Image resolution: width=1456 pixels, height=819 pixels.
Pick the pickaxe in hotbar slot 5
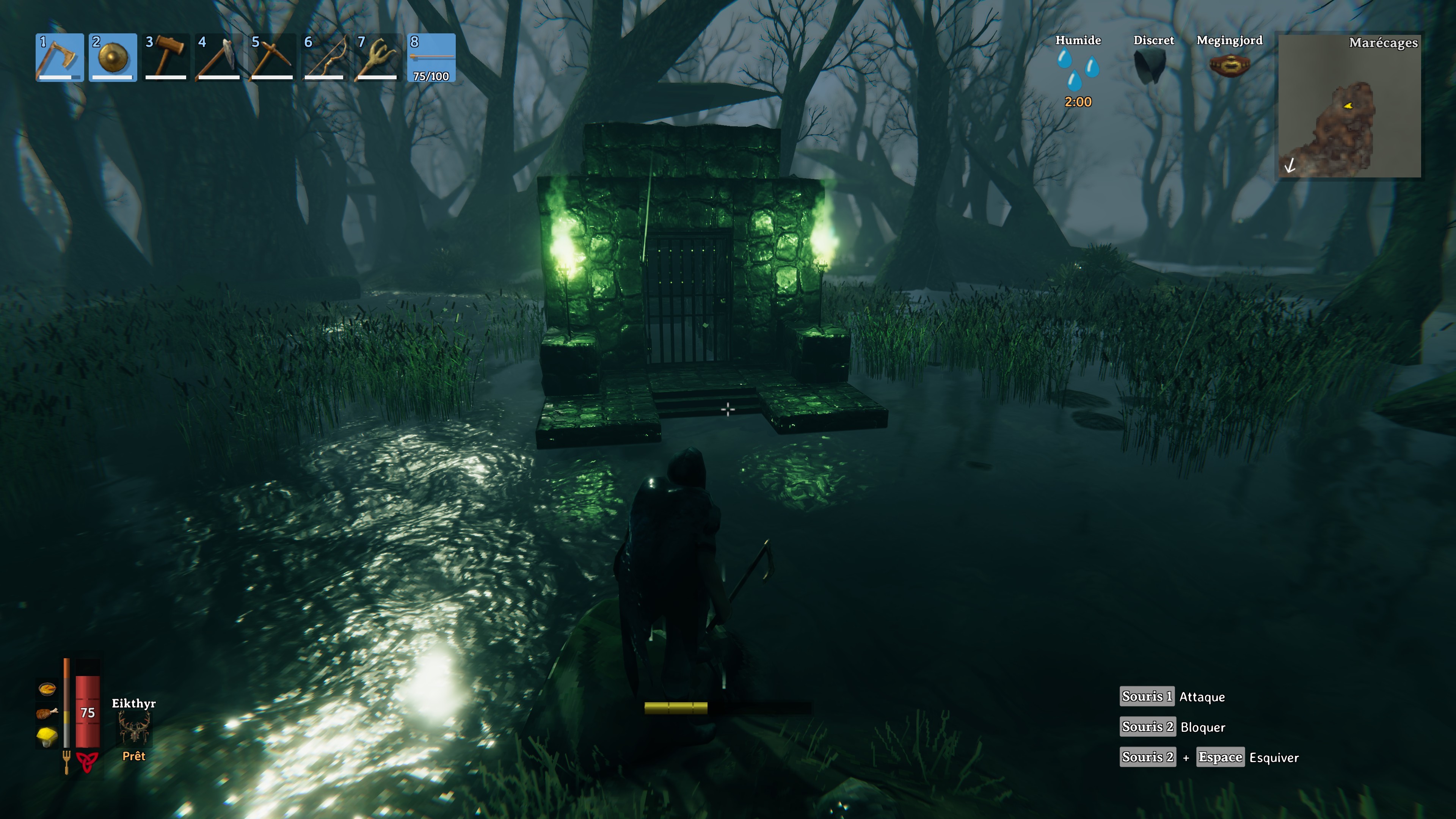coord(272,57)
